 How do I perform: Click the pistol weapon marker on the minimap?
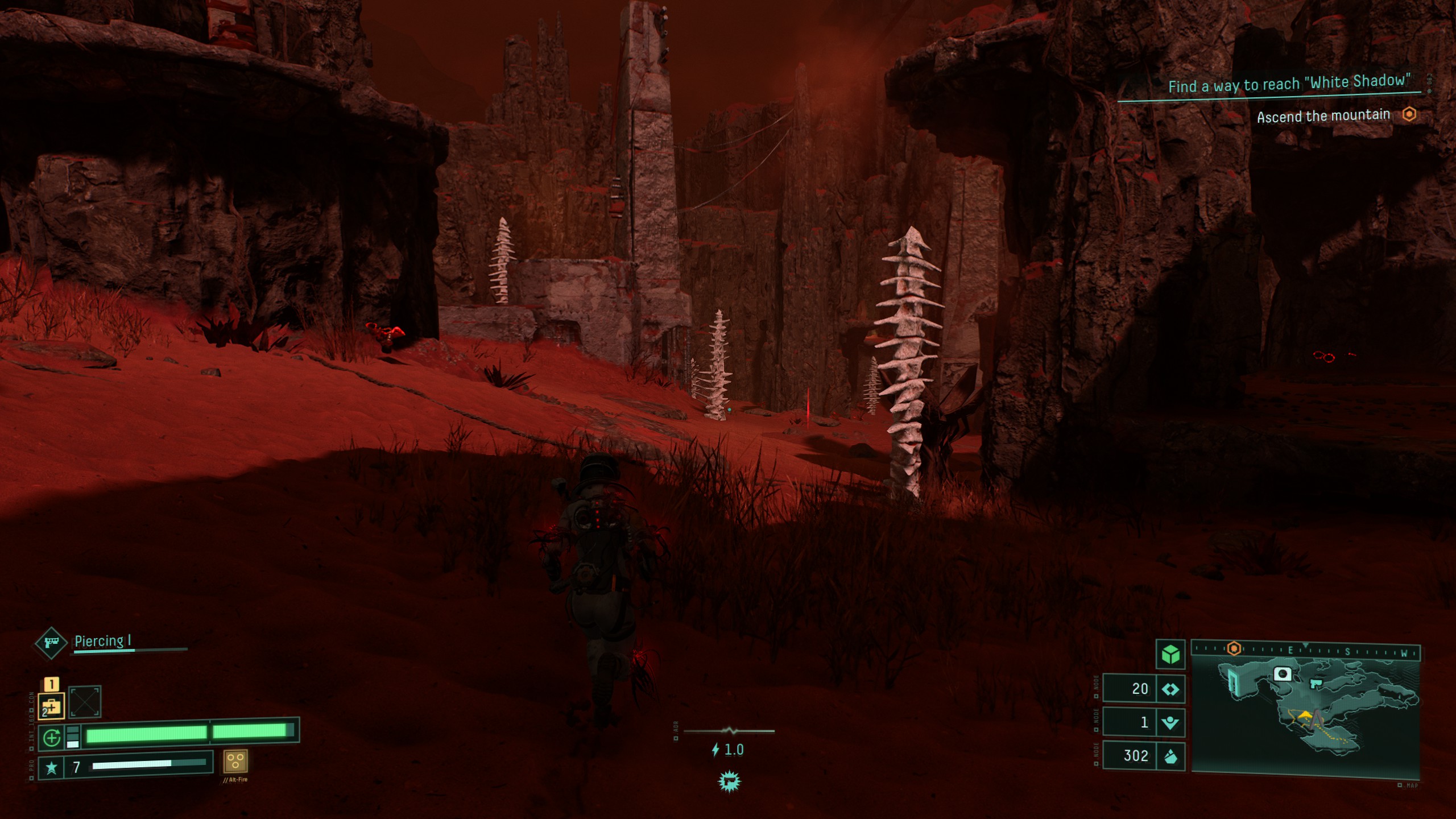(1316, 682)
